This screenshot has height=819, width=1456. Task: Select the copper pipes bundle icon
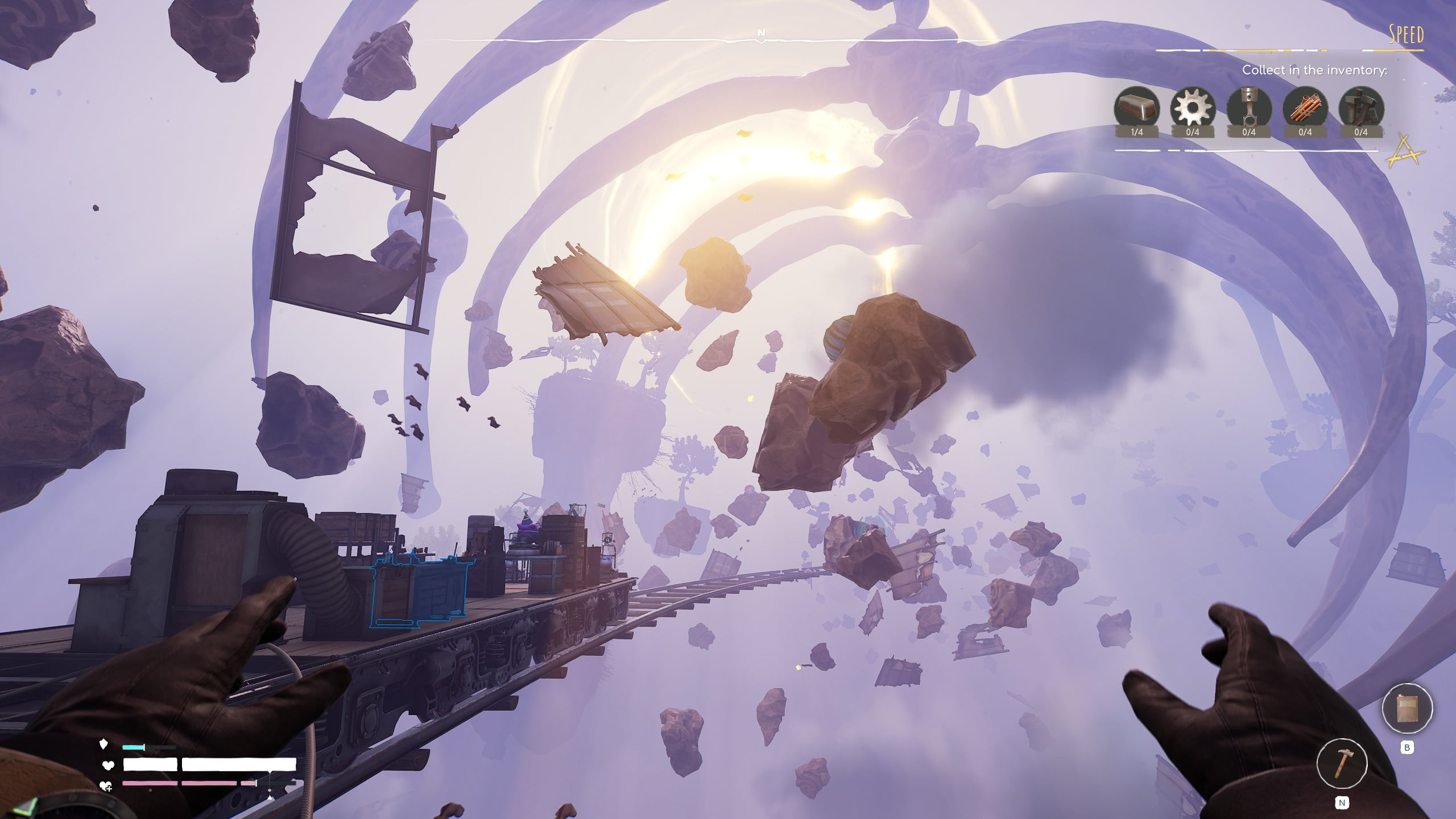tap(1305, 108)
